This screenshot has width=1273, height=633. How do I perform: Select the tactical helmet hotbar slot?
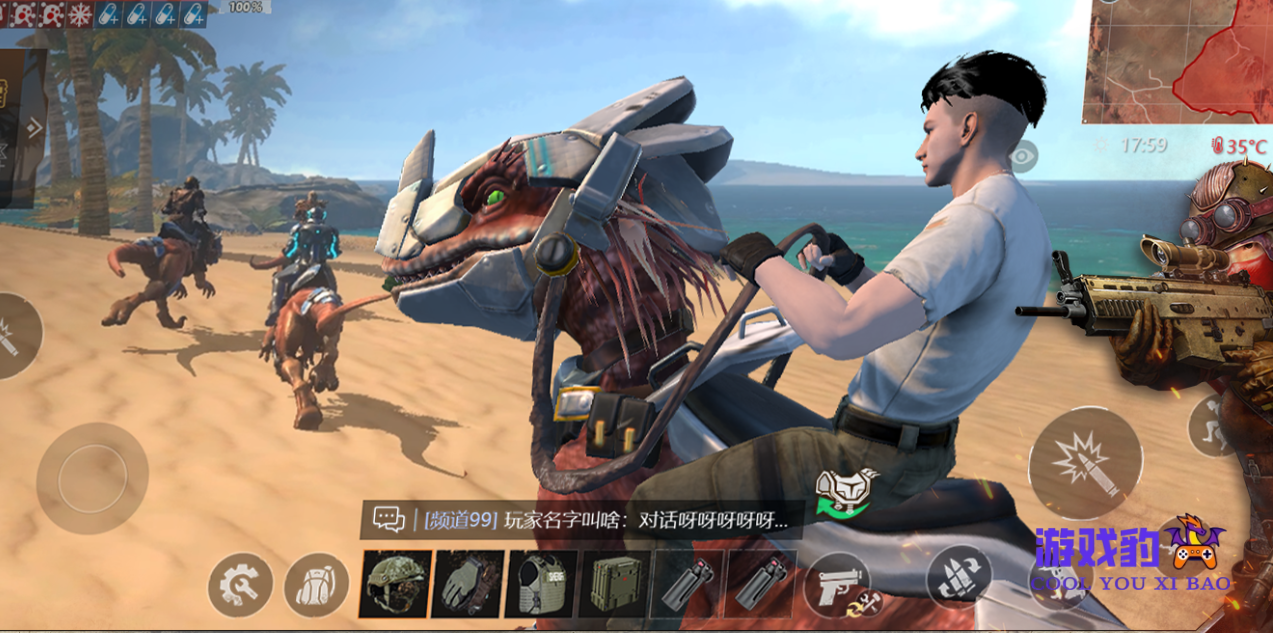pos(395,583)
